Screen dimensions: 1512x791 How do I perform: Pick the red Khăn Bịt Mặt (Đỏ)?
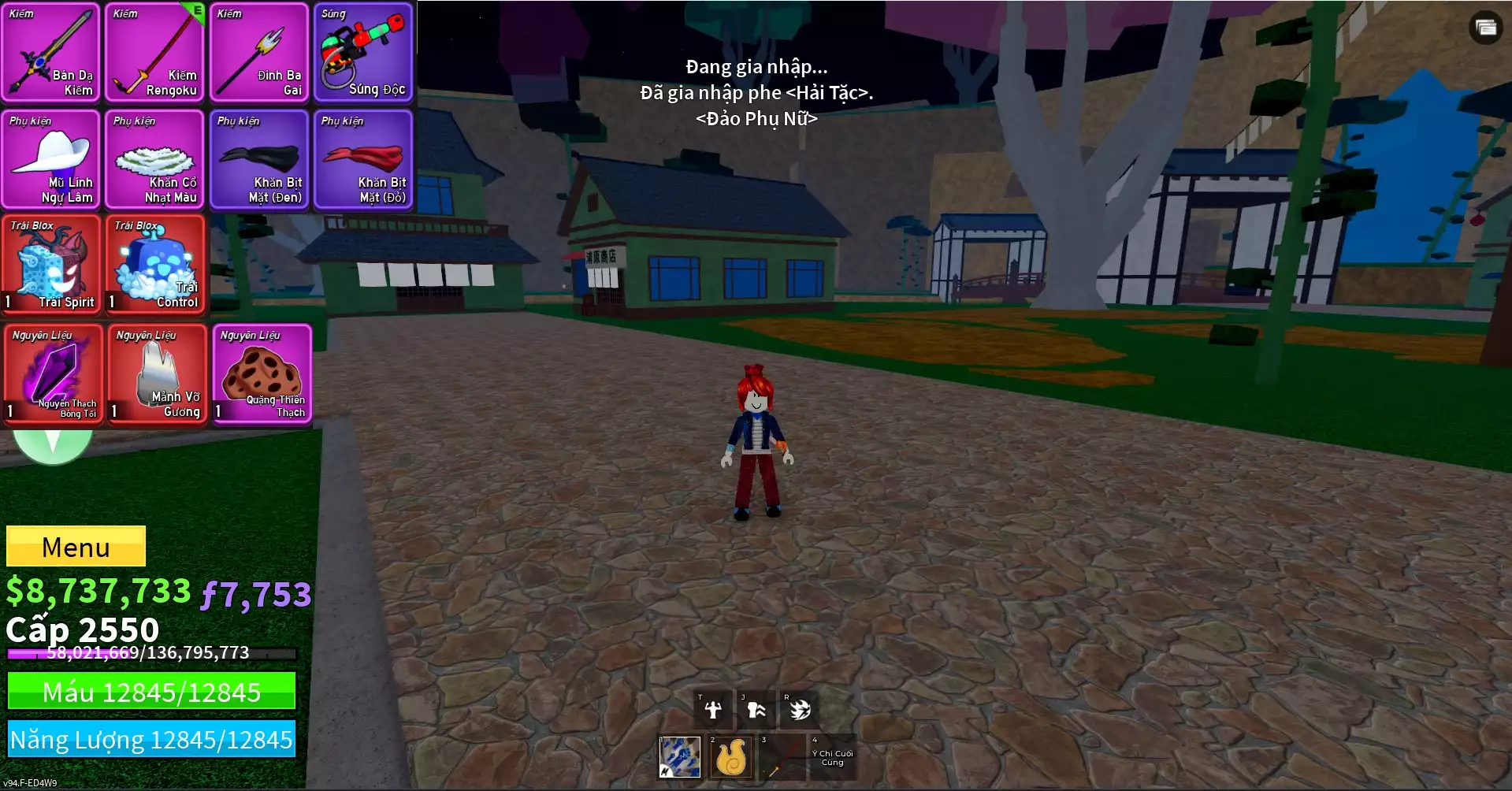tap(363, 159)
